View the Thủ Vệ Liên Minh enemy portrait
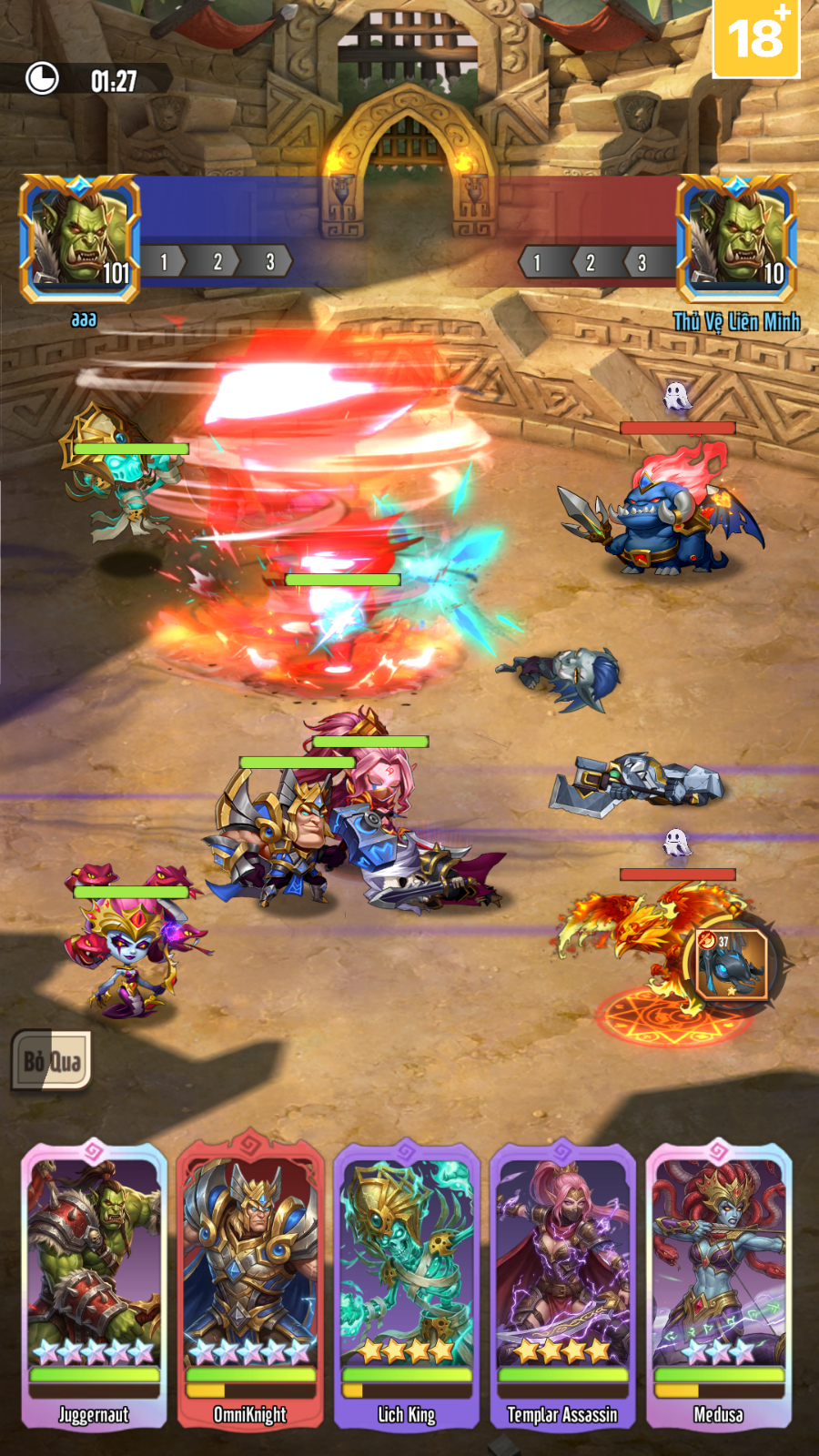819x1456 pixels. [x=736, y=238]
